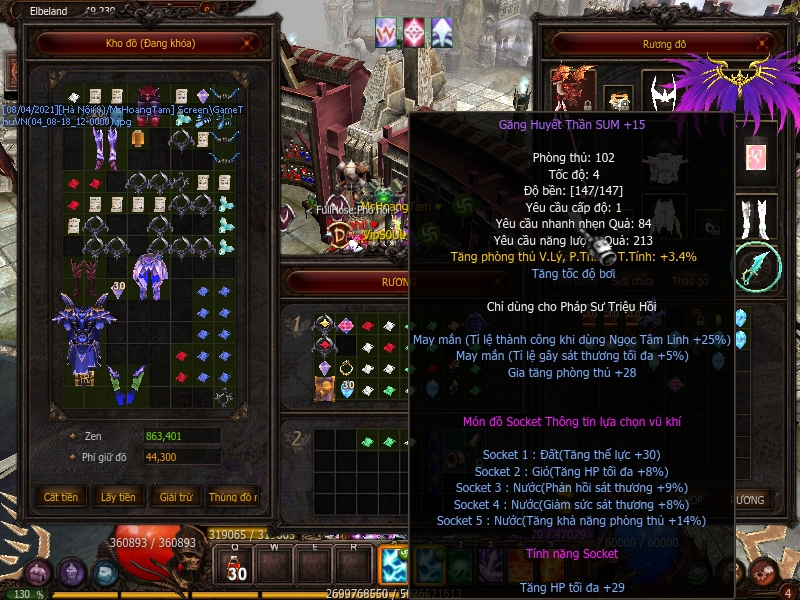This screenshot has height=600, width=800.
Task: Select the orange potion jar in storage
Action: [x=140, y=137]
